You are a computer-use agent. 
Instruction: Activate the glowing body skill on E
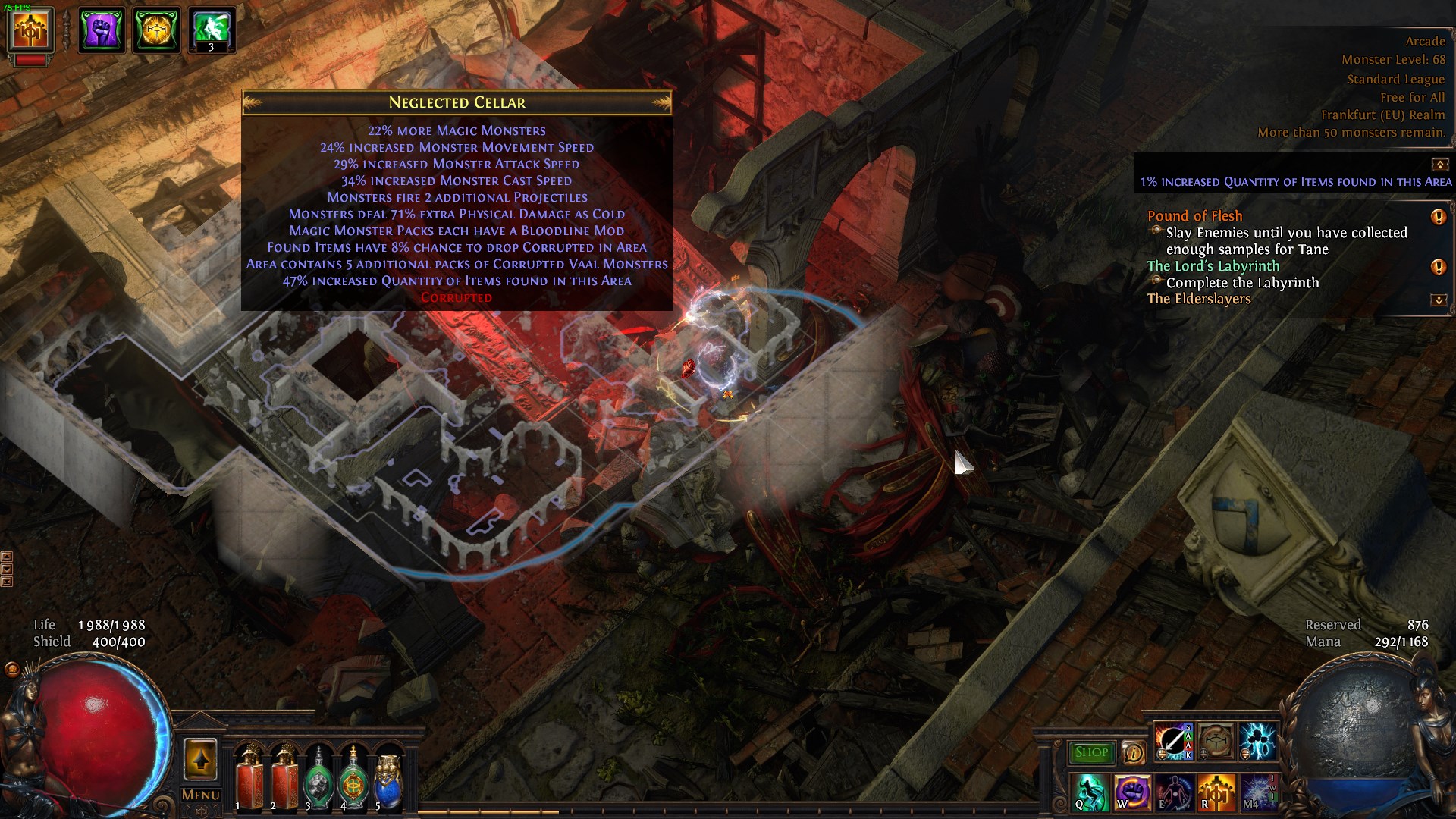click(1173, 792)
